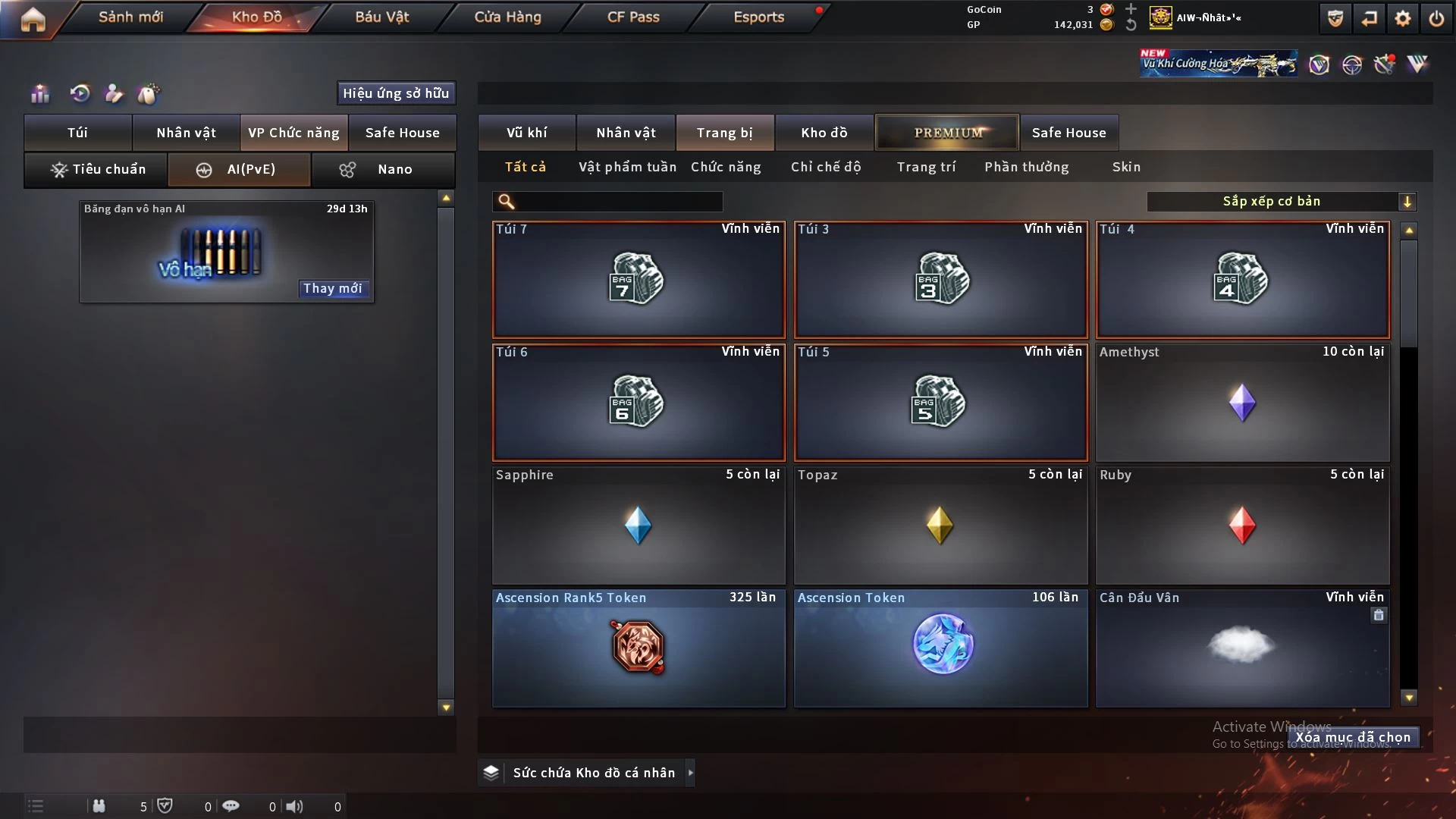Switch to the PREMIUM tab
This screenshot has width=1456, height=819.
click(947, 133)
